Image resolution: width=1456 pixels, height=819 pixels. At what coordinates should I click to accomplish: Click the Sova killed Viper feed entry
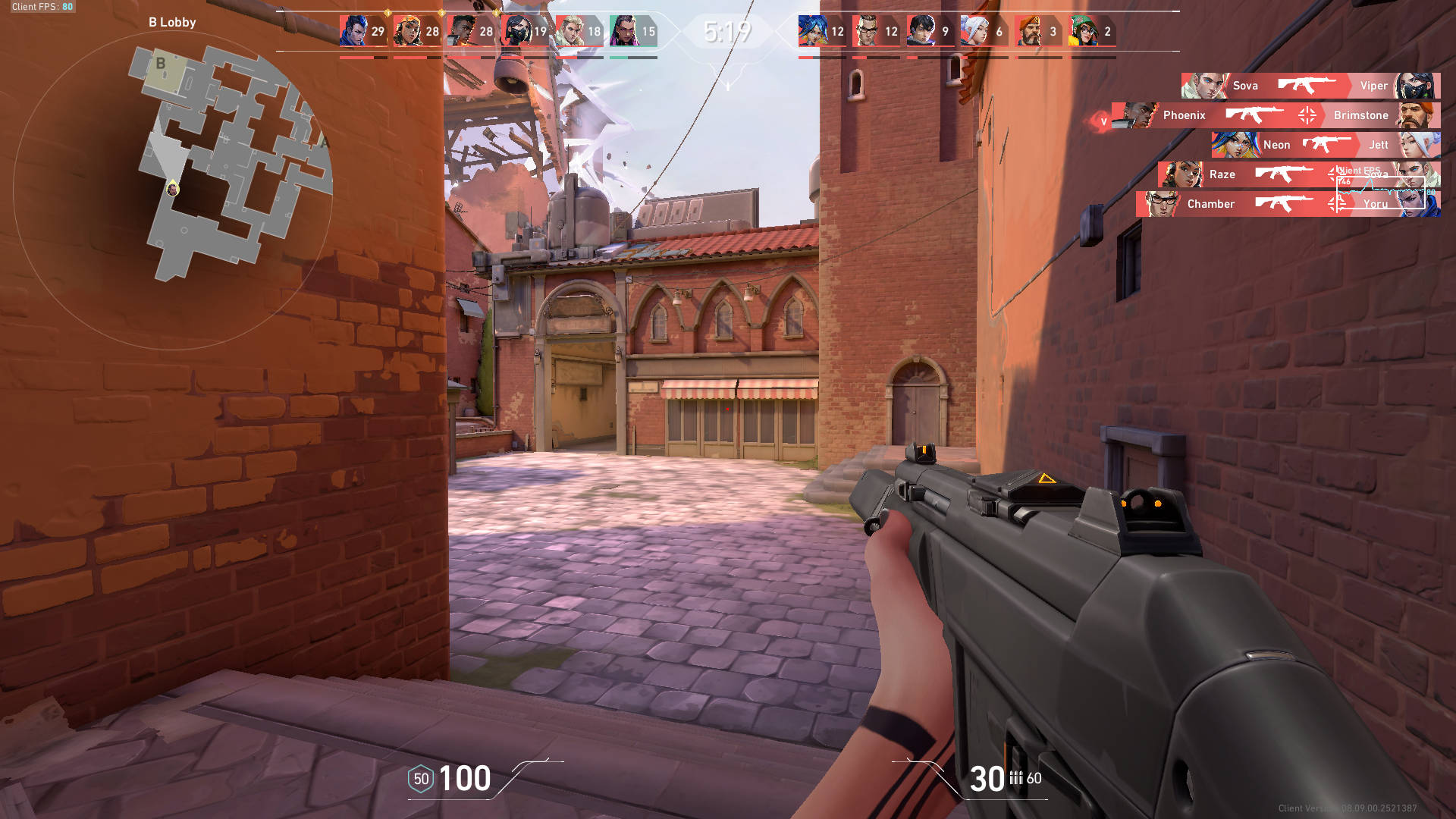pos(1310,86)
